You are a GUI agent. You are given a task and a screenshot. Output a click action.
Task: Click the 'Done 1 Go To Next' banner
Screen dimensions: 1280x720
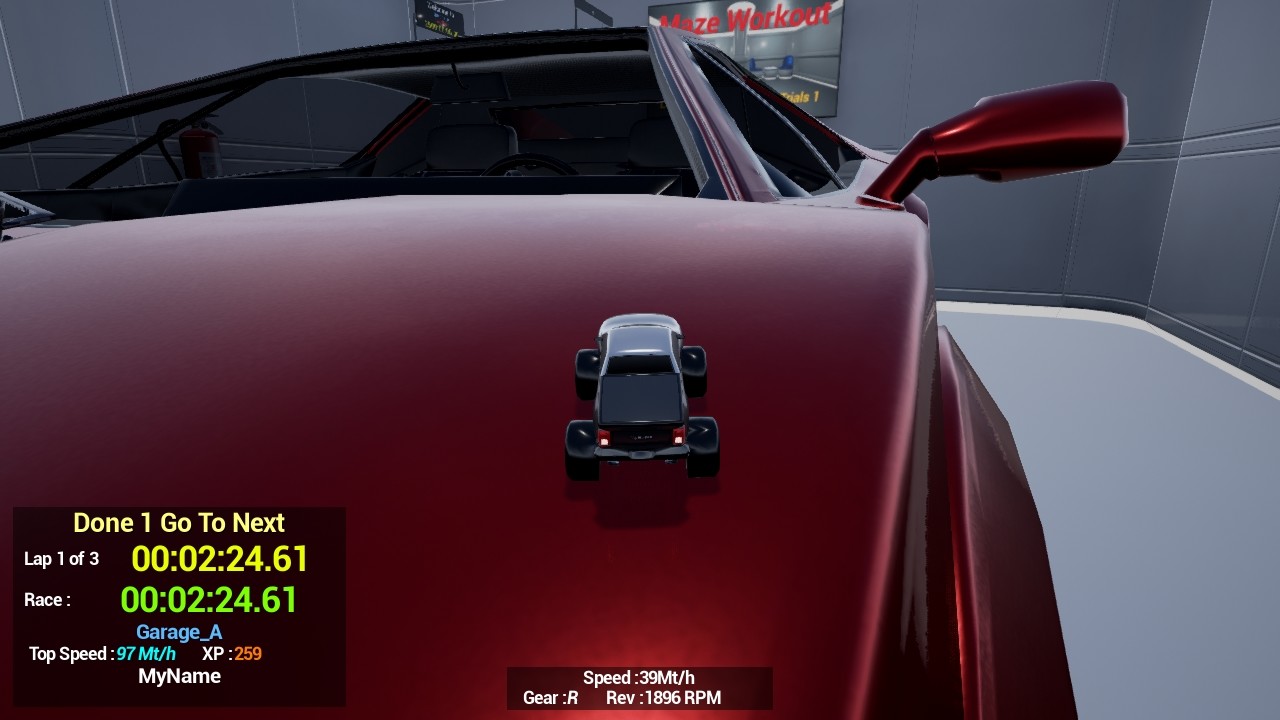pyautogui.click(x=178, y=522)
